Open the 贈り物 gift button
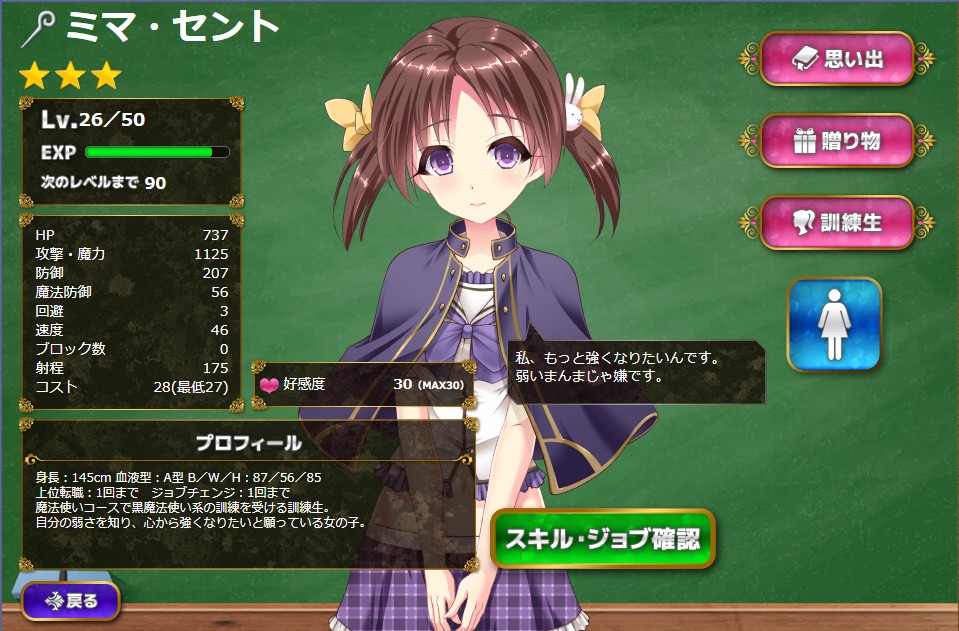 point(837,141)
